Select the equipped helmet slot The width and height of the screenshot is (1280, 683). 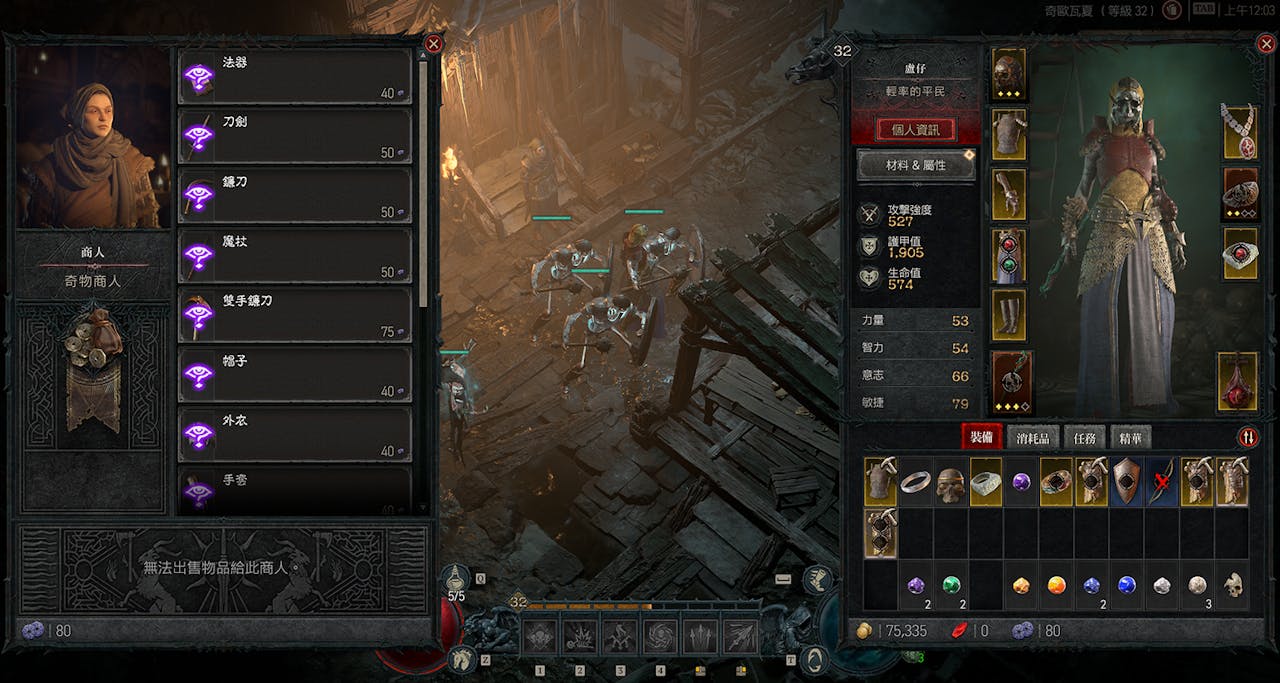[1009, 74]
